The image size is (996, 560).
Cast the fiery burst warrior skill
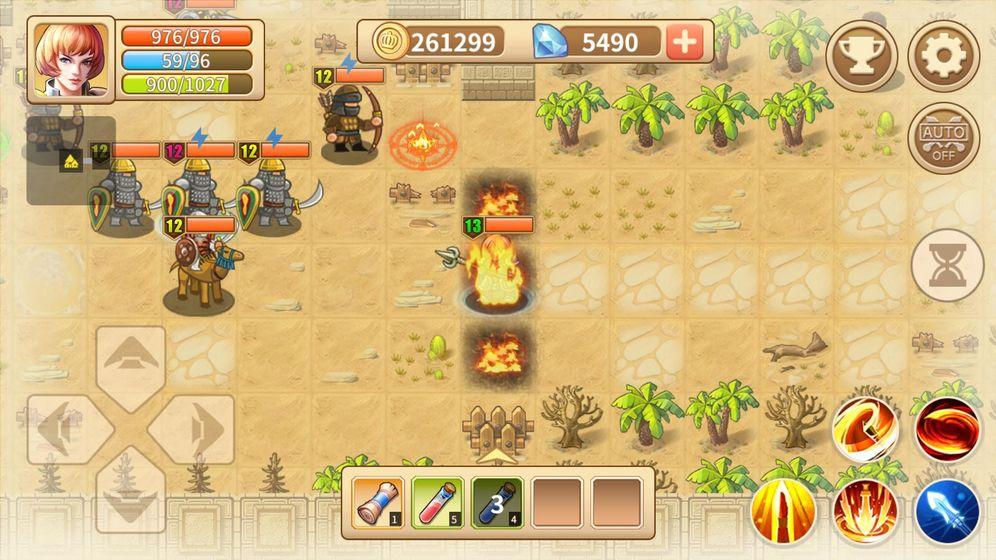pos(865,511)
